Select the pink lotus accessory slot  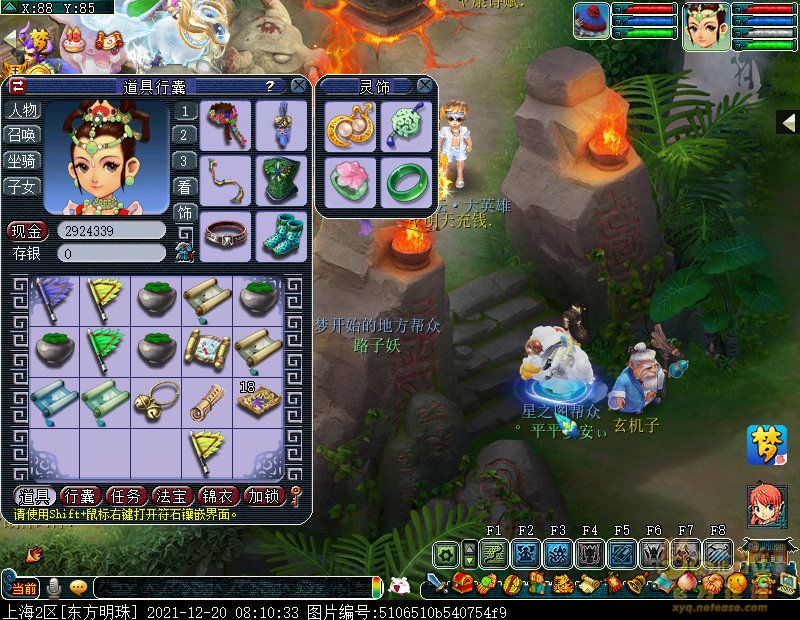[x=350, y=181]
